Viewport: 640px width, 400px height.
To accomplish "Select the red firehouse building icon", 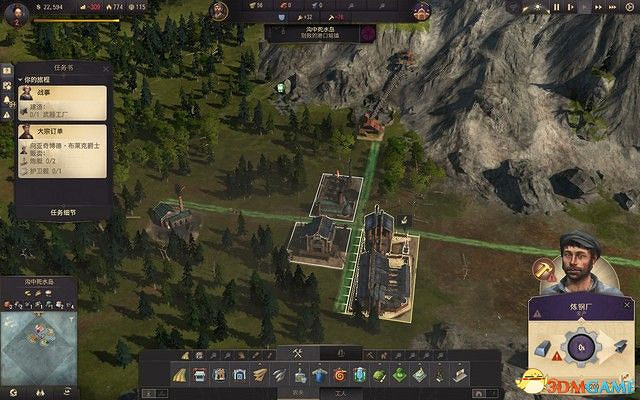I will 220,375.
